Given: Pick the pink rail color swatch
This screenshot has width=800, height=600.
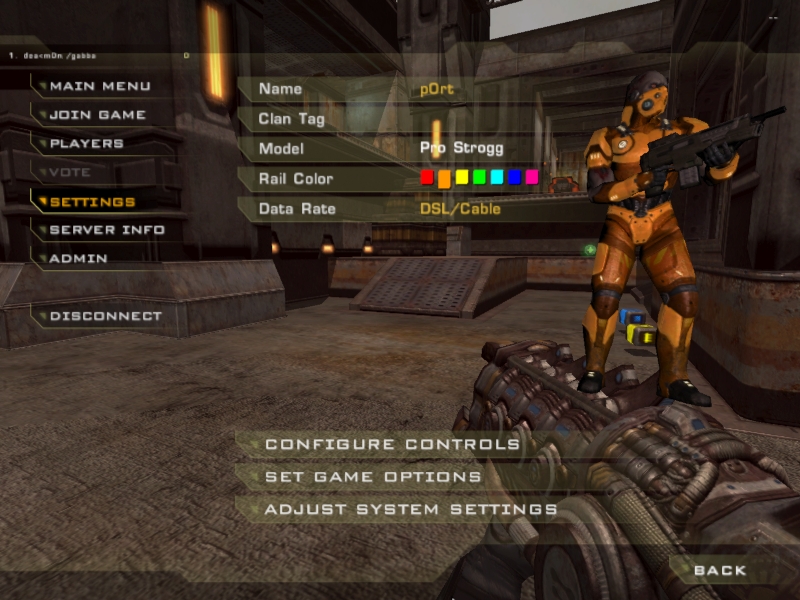Looking at the screenshot, I should point(532,178).
